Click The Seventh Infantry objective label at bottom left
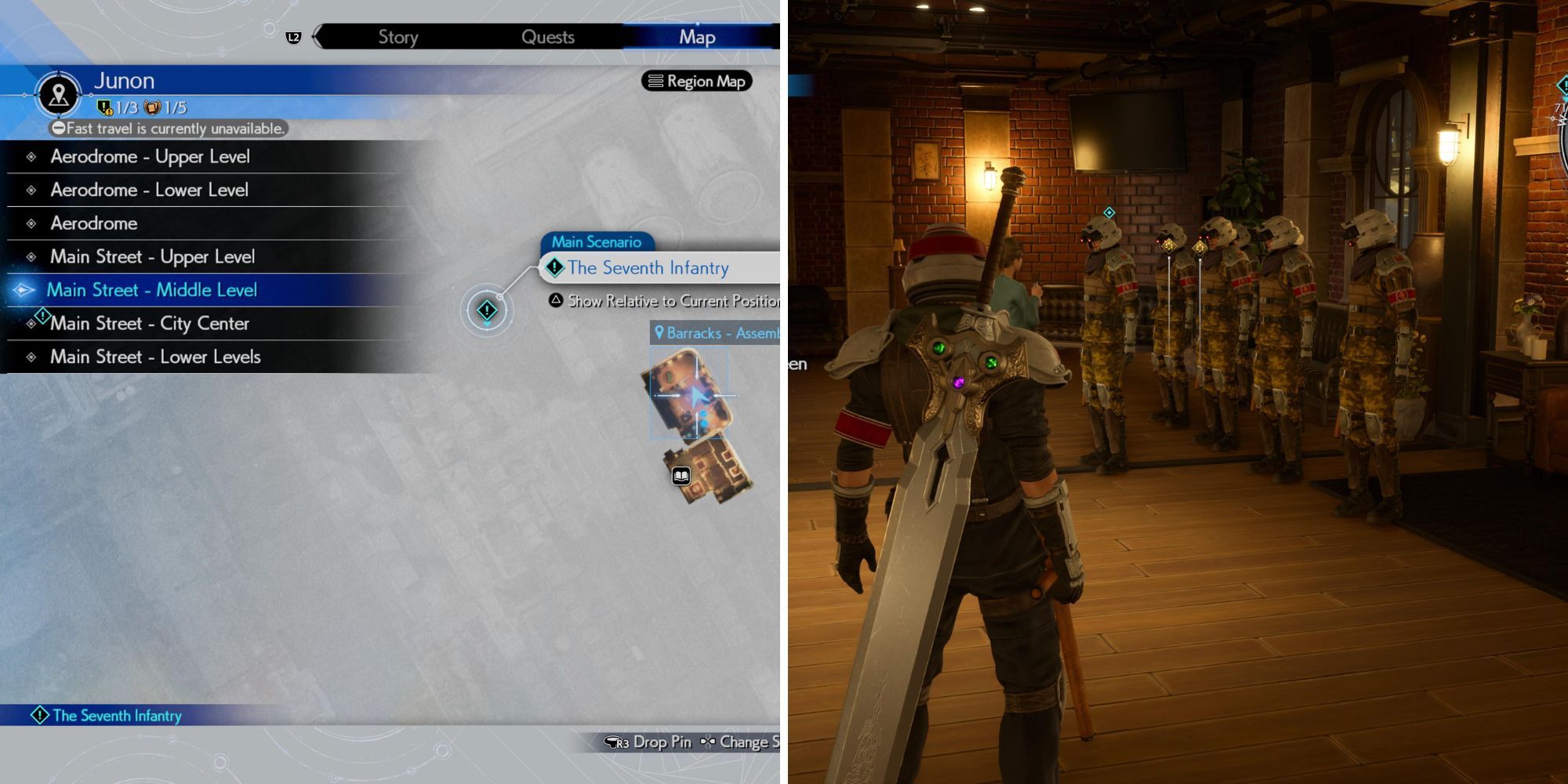Image resolution: width=1568 pixels, height=784 pixels. tap(115, 715)
